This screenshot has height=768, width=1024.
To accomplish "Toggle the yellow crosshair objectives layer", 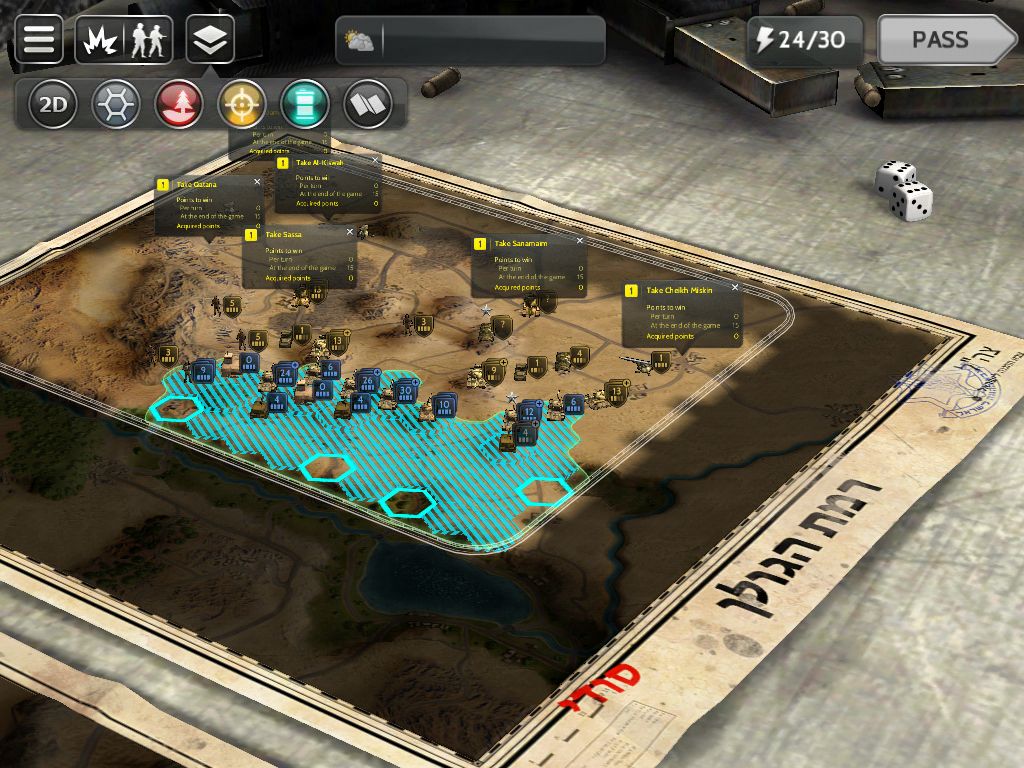I will click(x=242, y=104).
